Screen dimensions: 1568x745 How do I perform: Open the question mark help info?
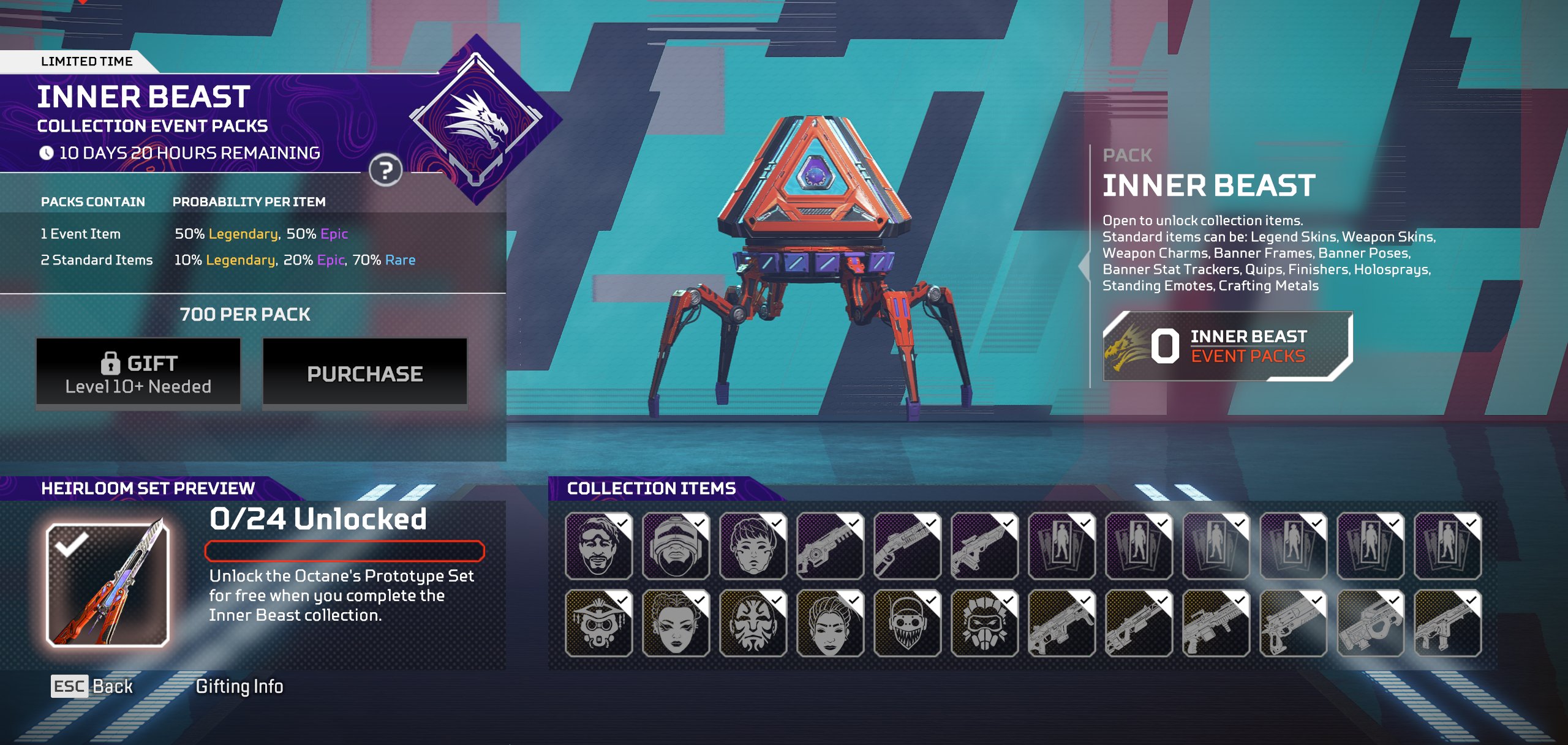(x=385, y=171)
